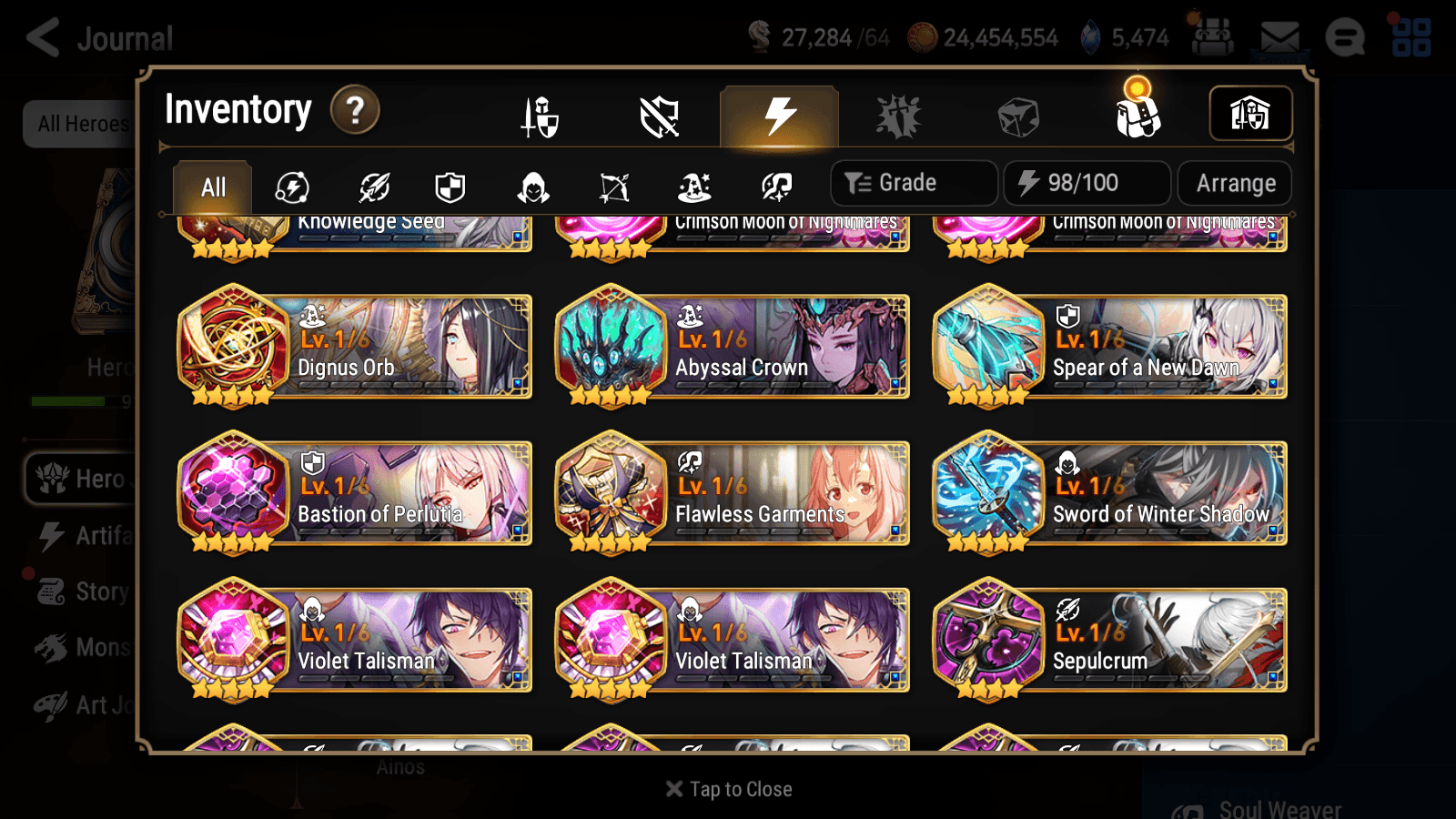
Task: Click Tap to Close
Action: [x=728, y=788]
